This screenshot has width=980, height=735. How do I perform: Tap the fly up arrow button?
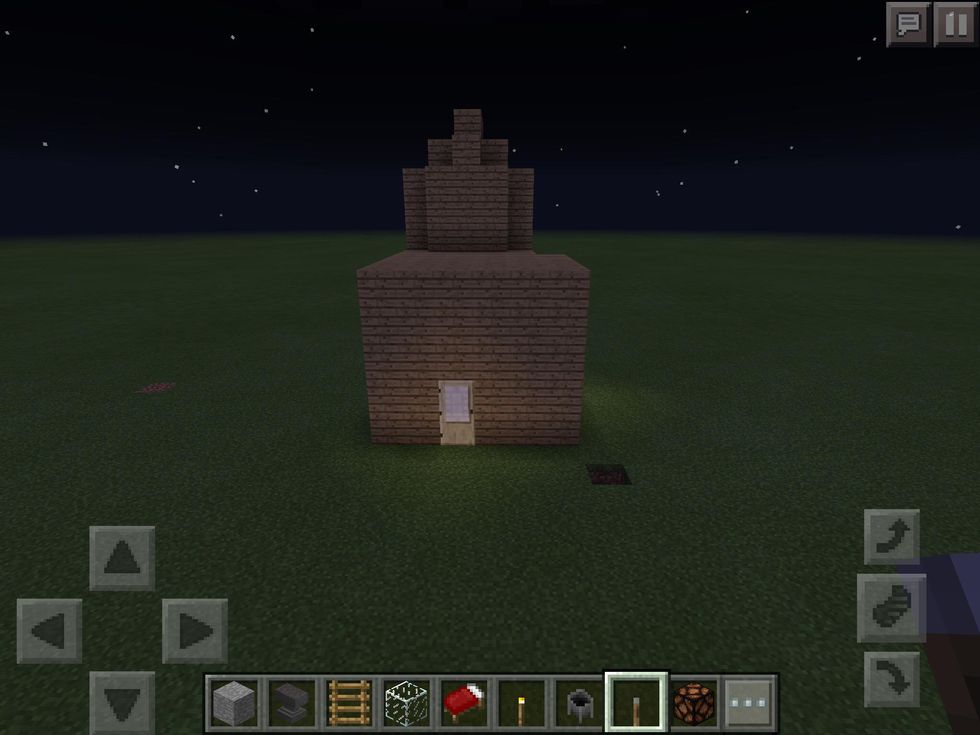point(891,537)
